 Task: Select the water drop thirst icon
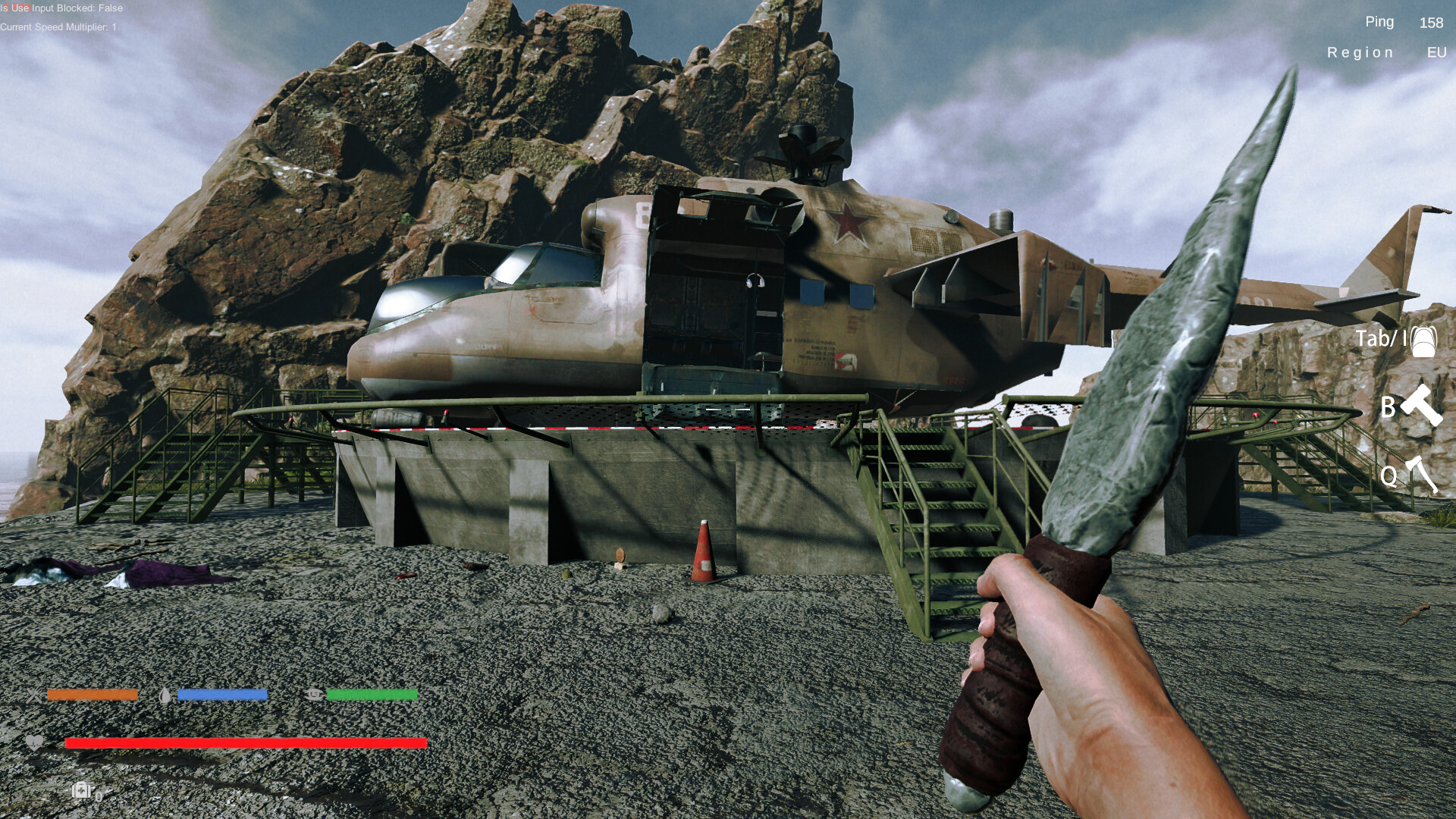point(165,694)
